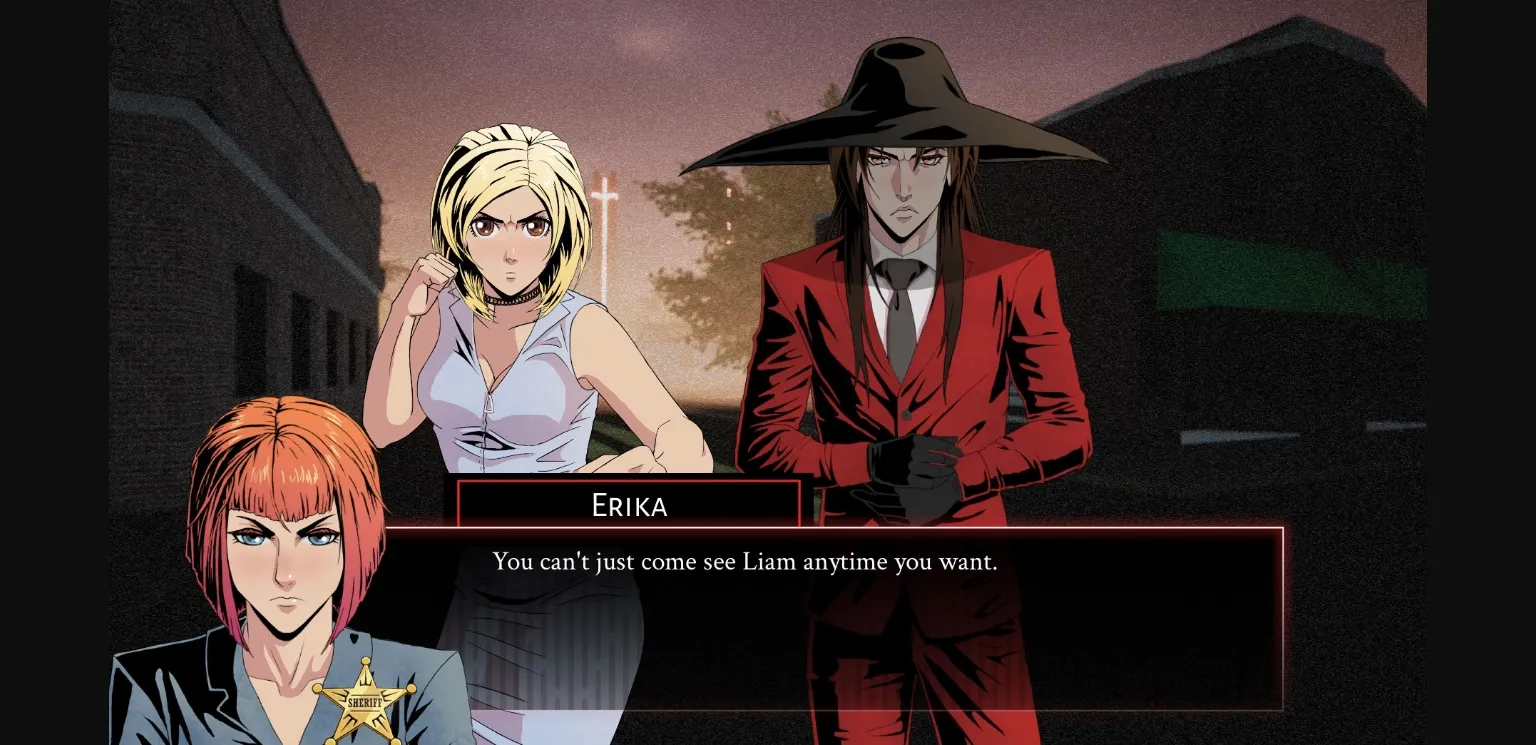The width and height of the screenshot is (1536, 745).
Task: Select Erika's choker necklace
Action: [x=512, y=298]
